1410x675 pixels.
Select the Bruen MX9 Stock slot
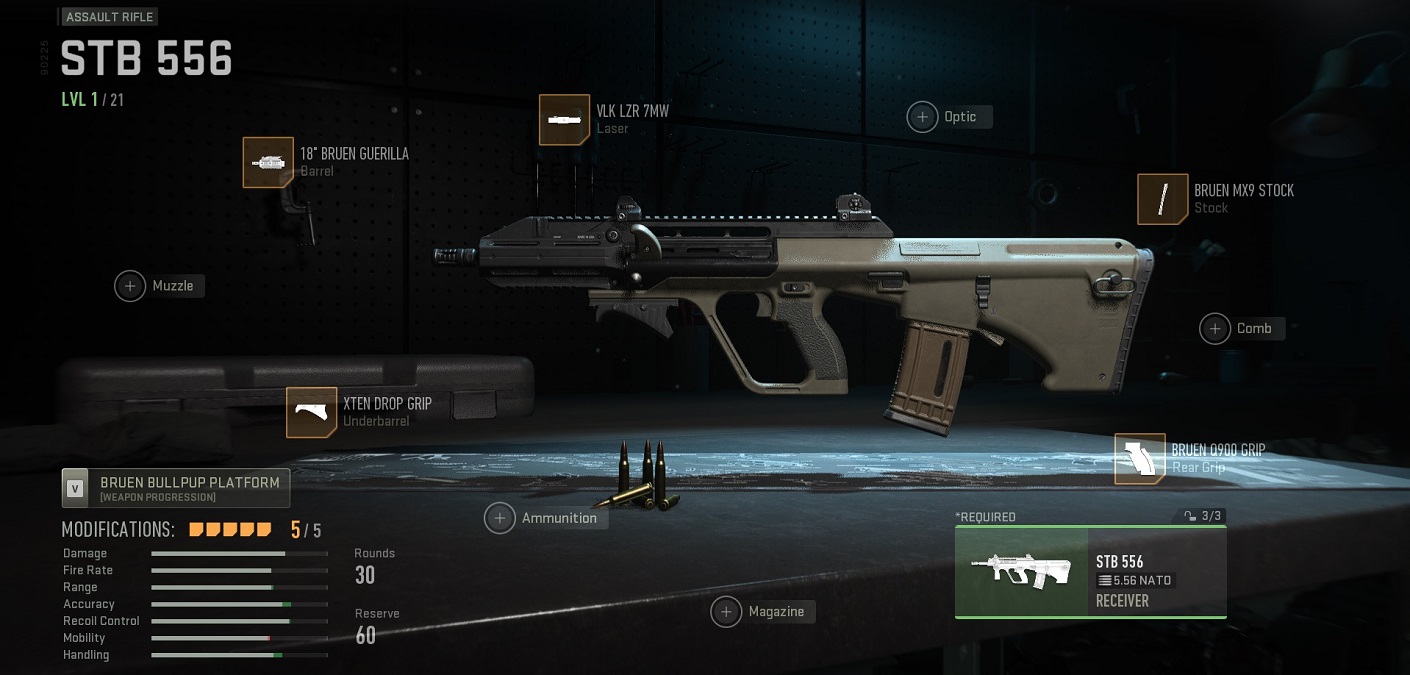pyautogui.click(x=1162, y=199)
